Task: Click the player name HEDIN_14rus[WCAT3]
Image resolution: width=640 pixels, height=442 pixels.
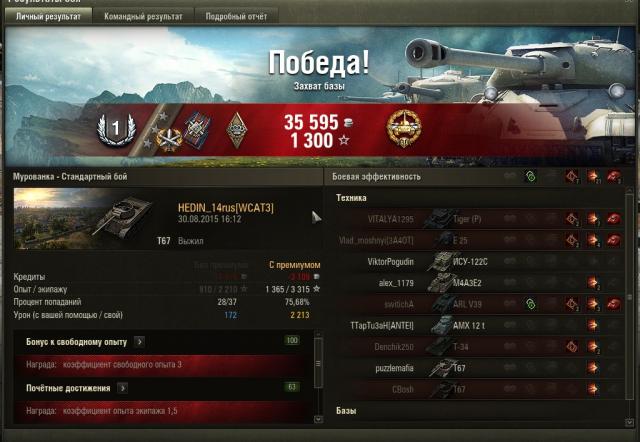Action: [x=225, y=207]
